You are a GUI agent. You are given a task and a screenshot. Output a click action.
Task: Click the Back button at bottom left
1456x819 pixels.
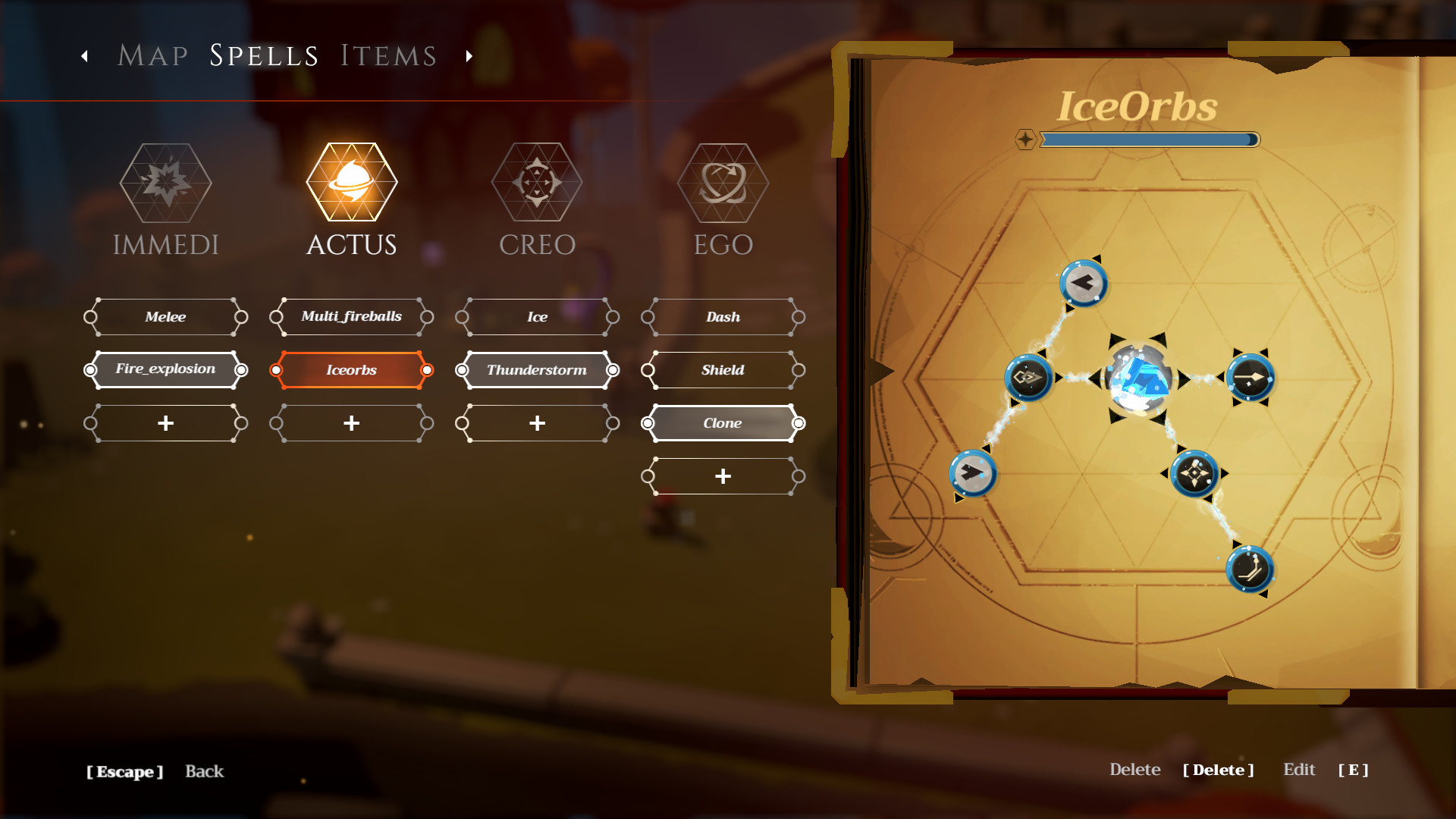(x=203, y=771)
